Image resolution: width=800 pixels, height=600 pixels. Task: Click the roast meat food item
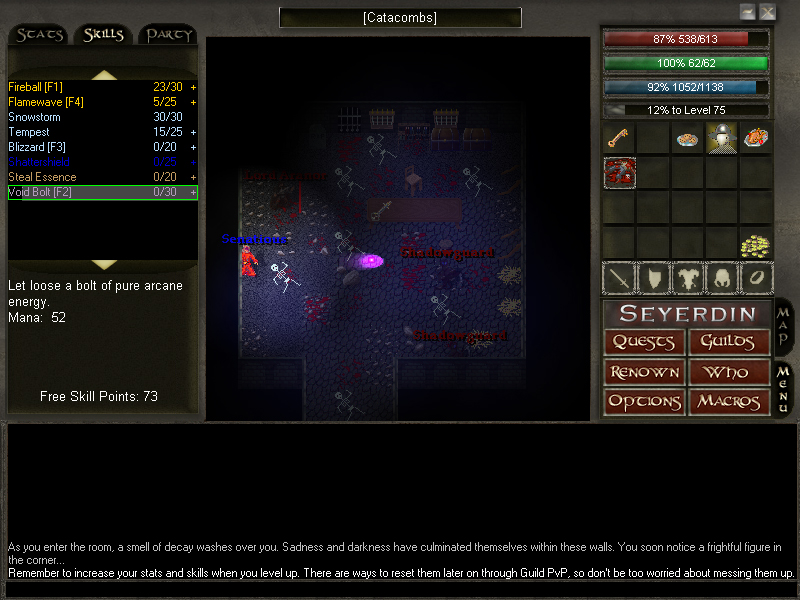[756, 138]
